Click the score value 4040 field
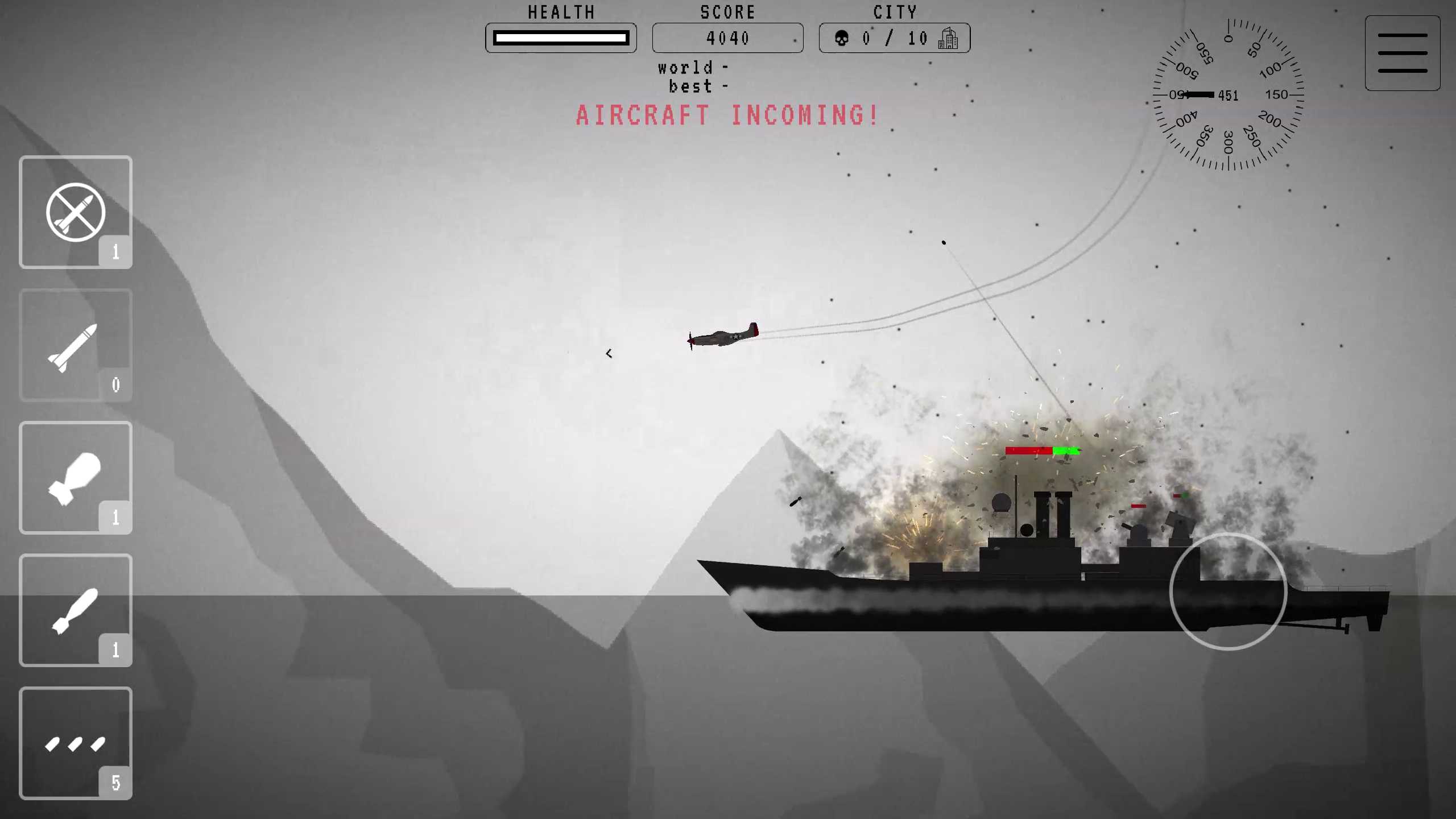 pyautogui.click(x=728, y=38)
